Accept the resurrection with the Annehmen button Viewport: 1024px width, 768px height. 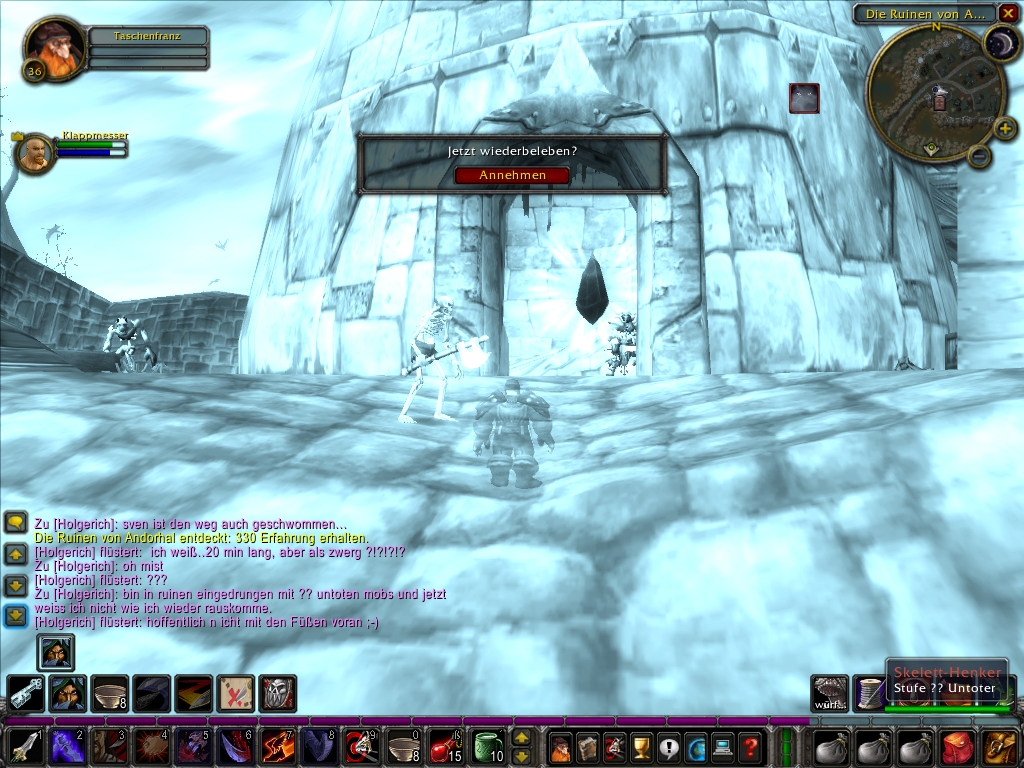pos(512,175)
